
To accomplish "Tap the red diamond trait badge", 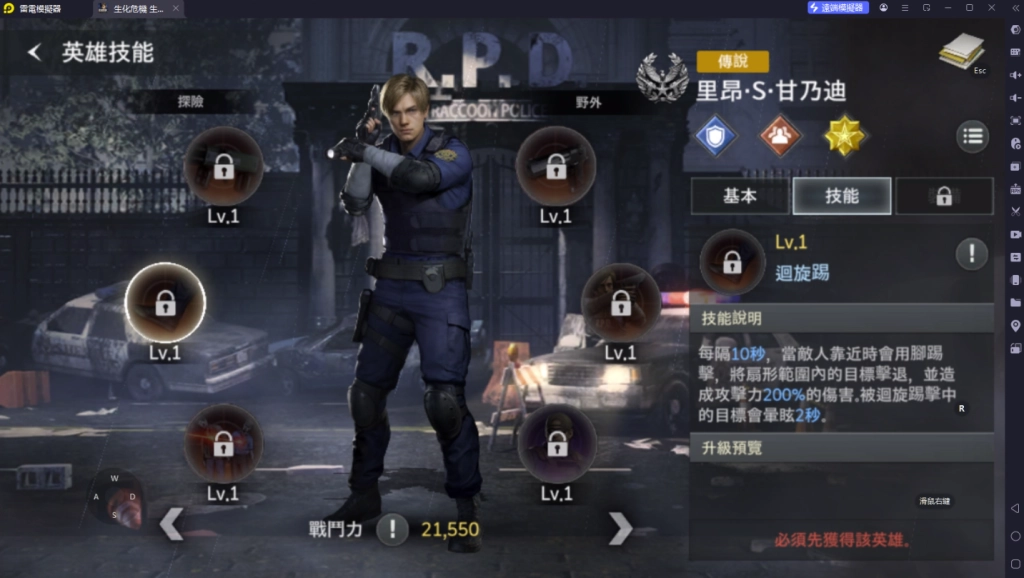I will pos(780,136).
